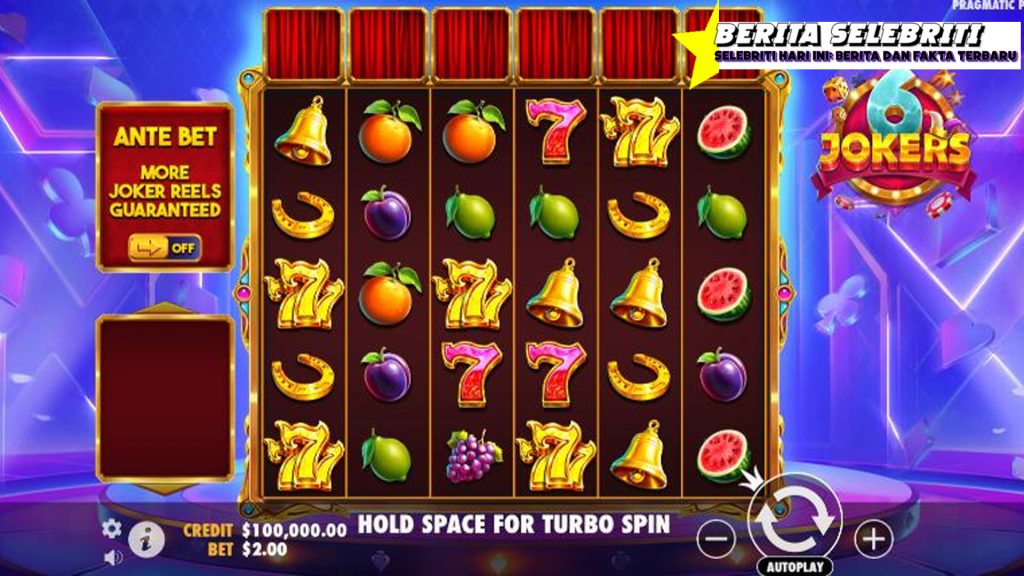Open the Autoplay options
Image resolution: width=1024 pixels, height=576 pixels.
(795, 566)
